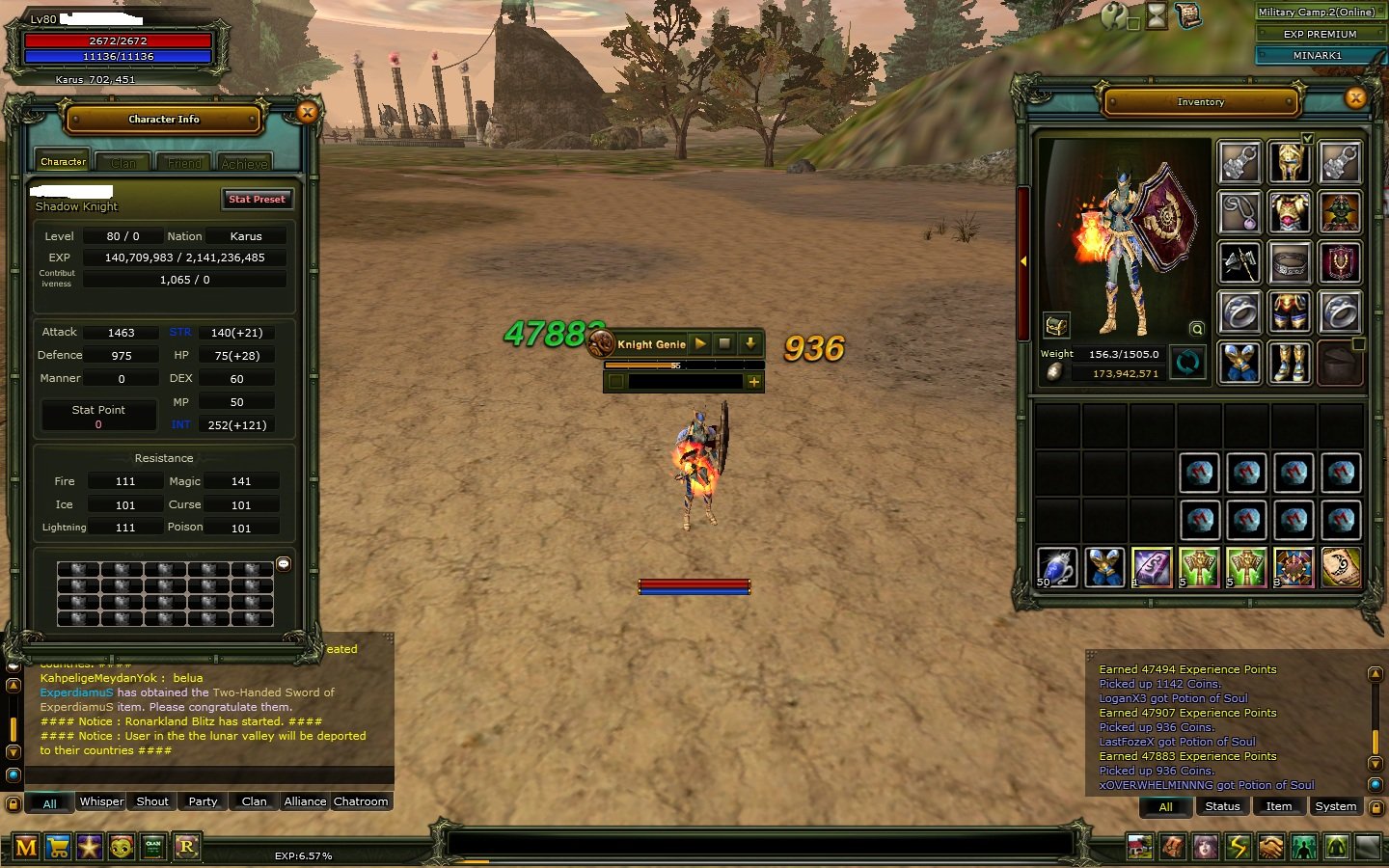Select the equipped shield slot
Image resolution: width=1389 pixels, height=868 pixels.
pyautogui.click(x=1340, y=262)
